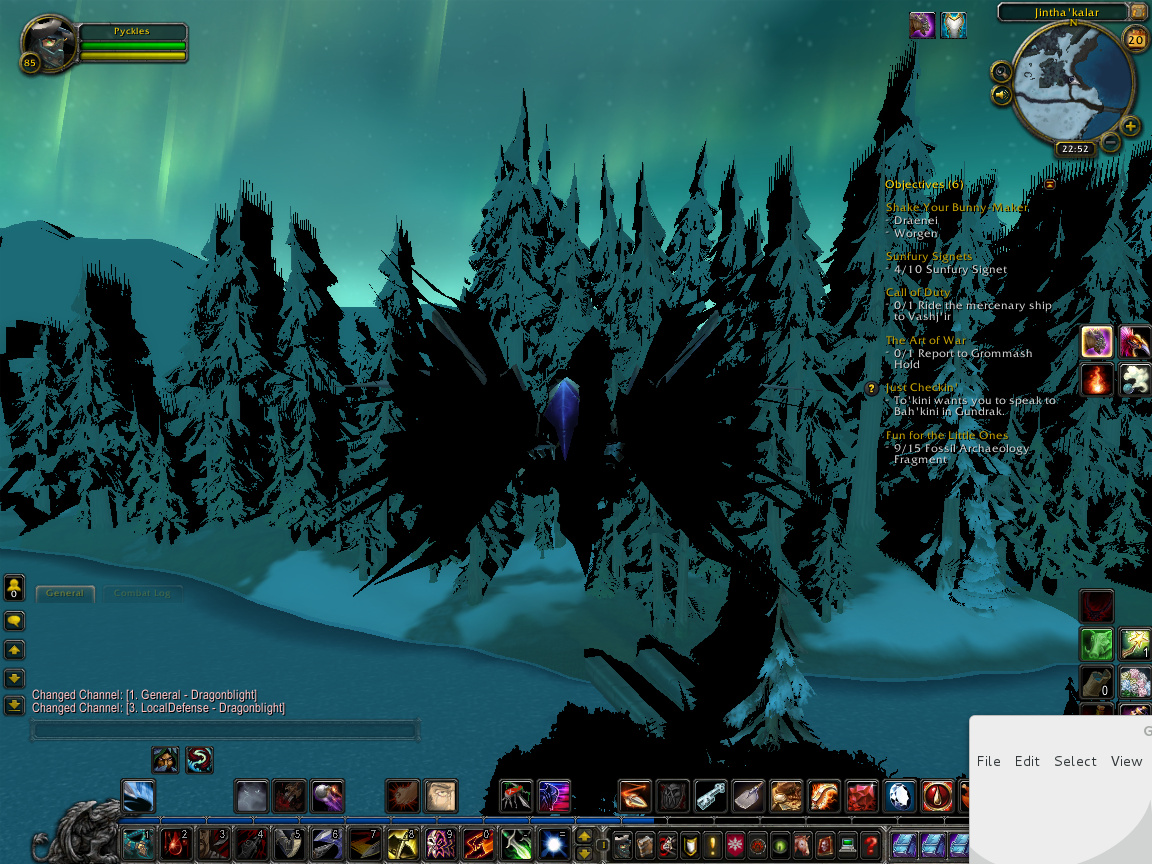Open the social friends button

click(14, 587)
